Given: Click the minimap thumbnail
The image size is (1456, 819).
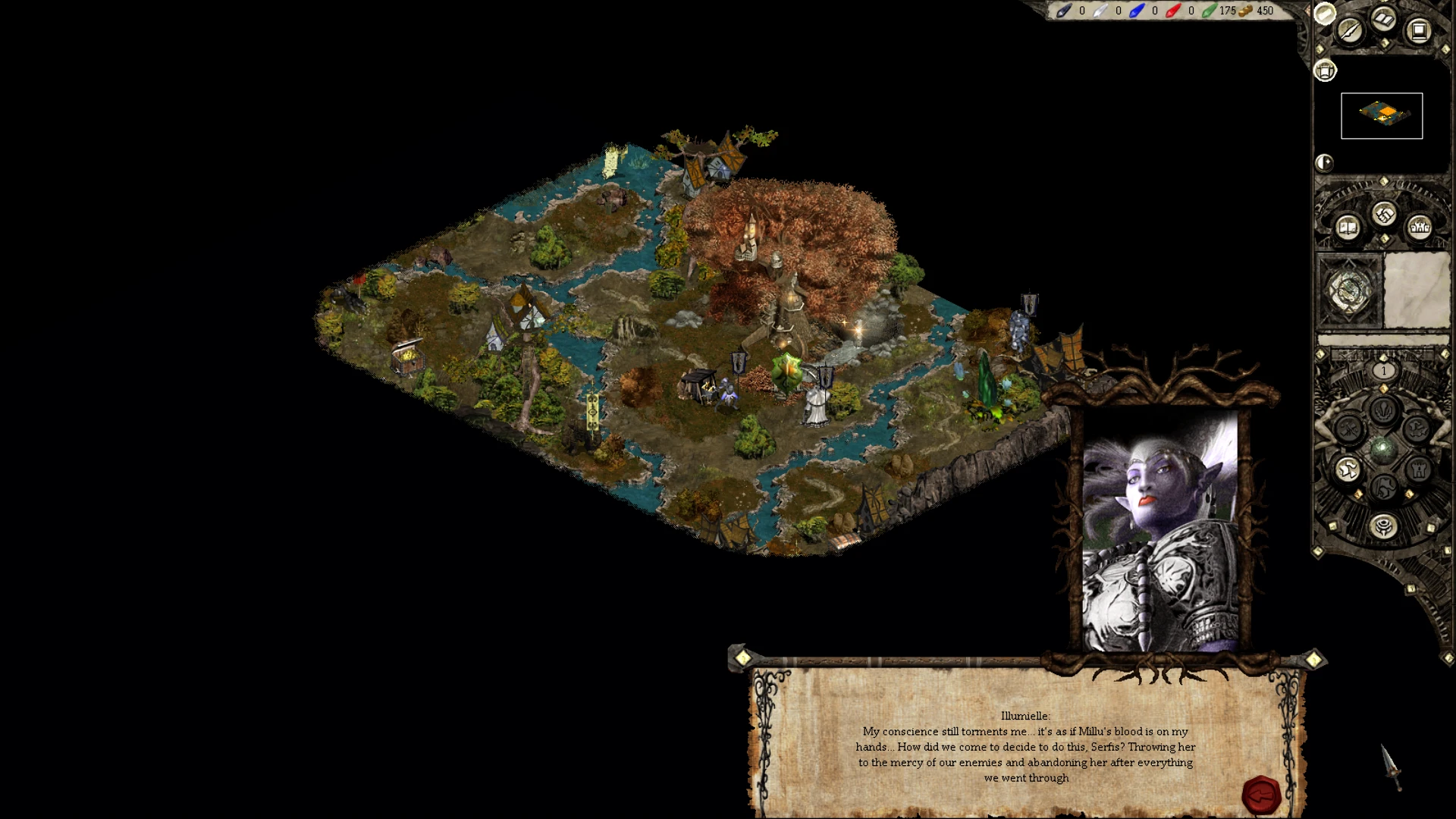Looking at the screenshot, I should point(1382,115).
